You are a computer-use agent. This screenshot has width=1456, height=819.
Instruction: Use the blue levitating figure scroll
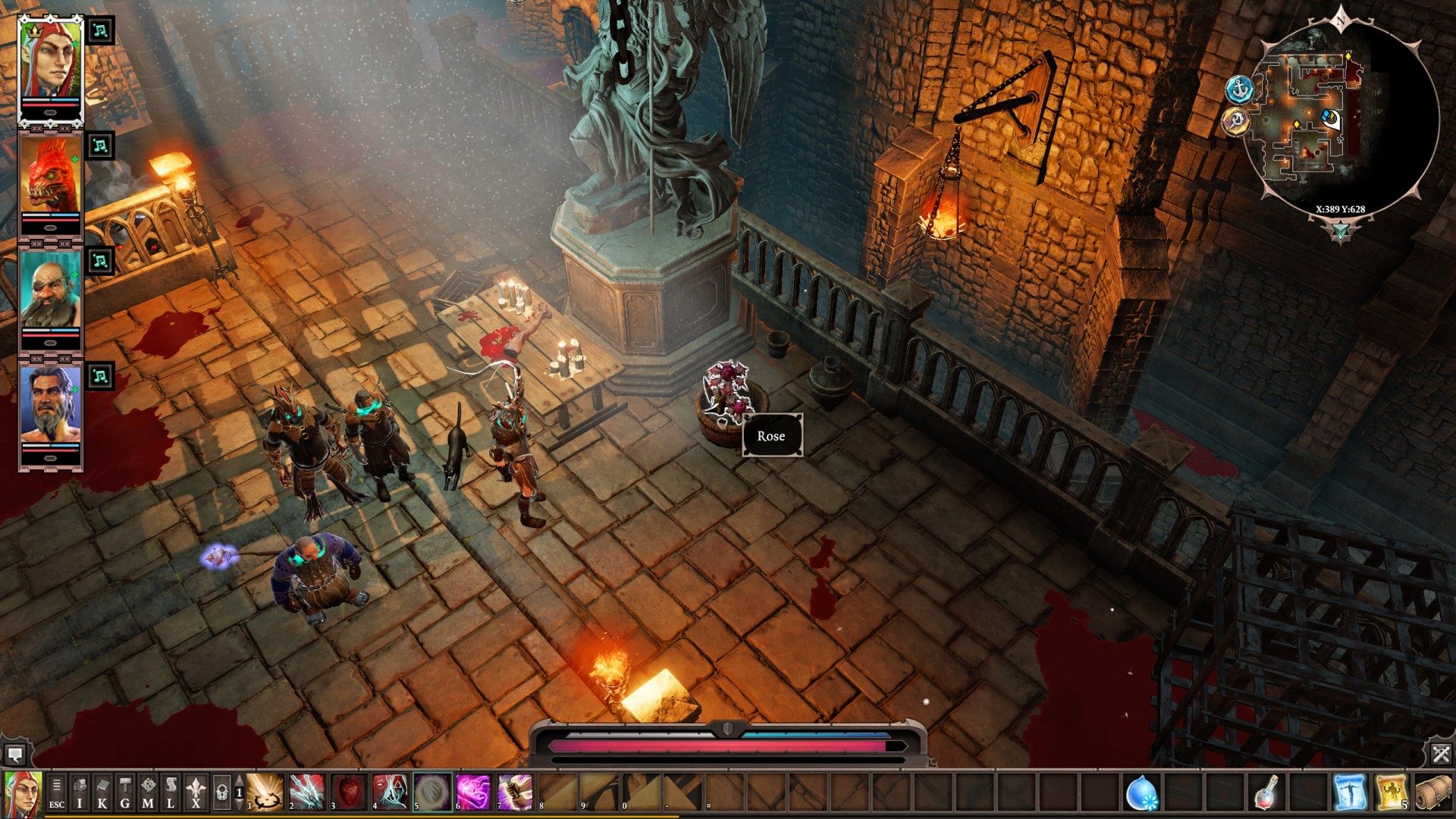tap(1351, 792)
